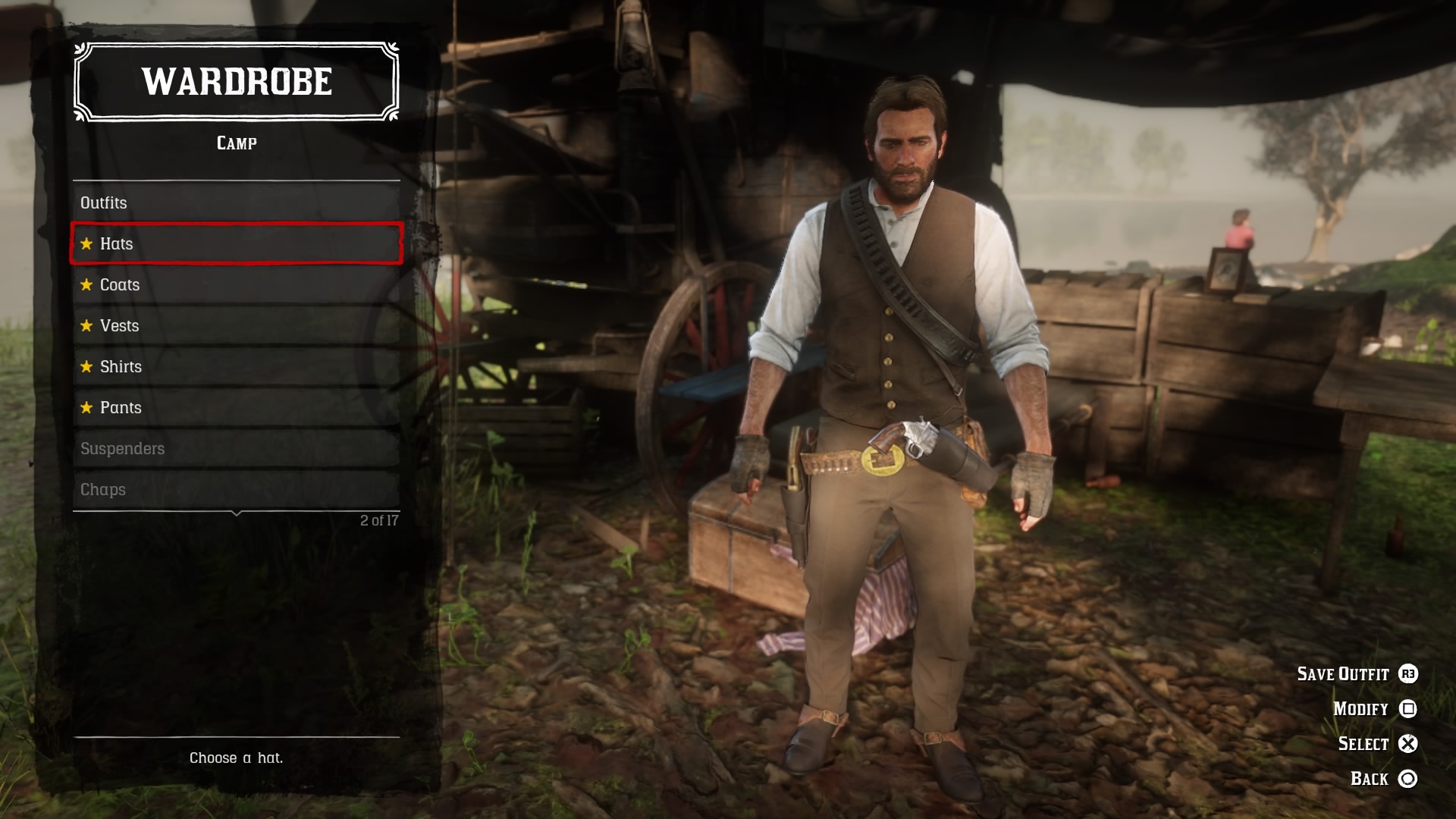This screenshot has width=1456, height=819.
Task: Click the greyed-out Suspenders entry
Action: [x=122, y=449]
